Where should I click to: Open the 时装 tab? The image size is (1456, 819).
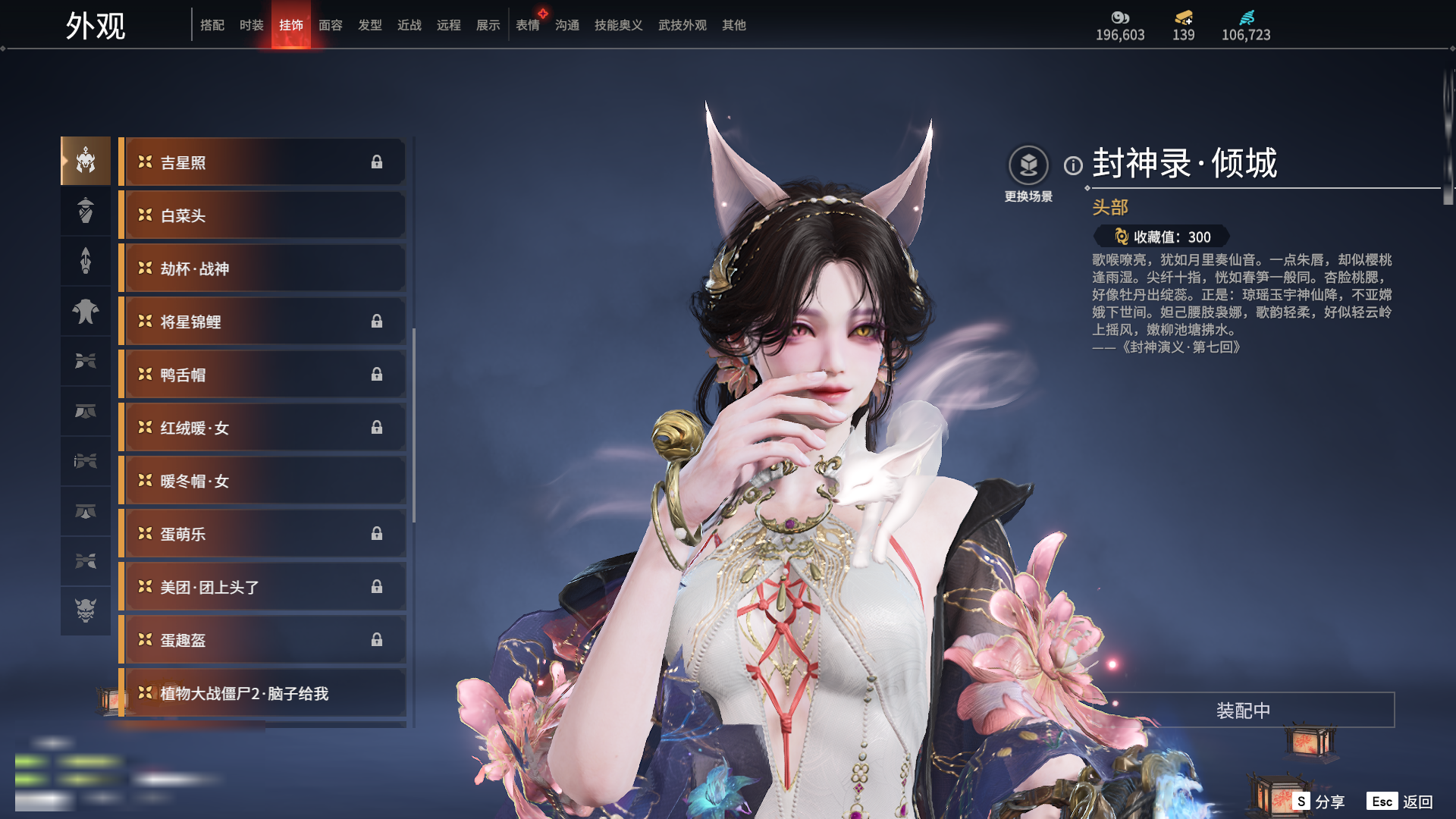coord(252,25)
